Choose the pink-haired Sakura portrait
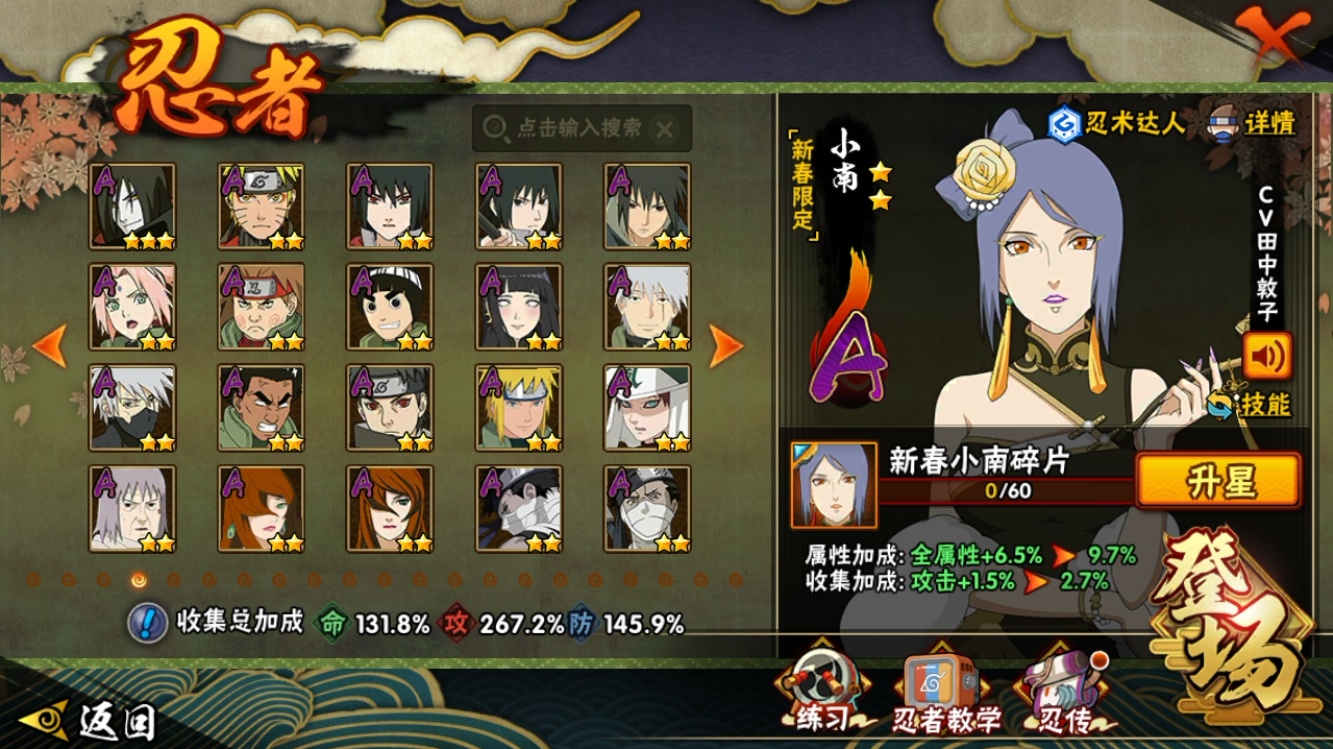Screen dimensions: 1333x749 (132, 307)
